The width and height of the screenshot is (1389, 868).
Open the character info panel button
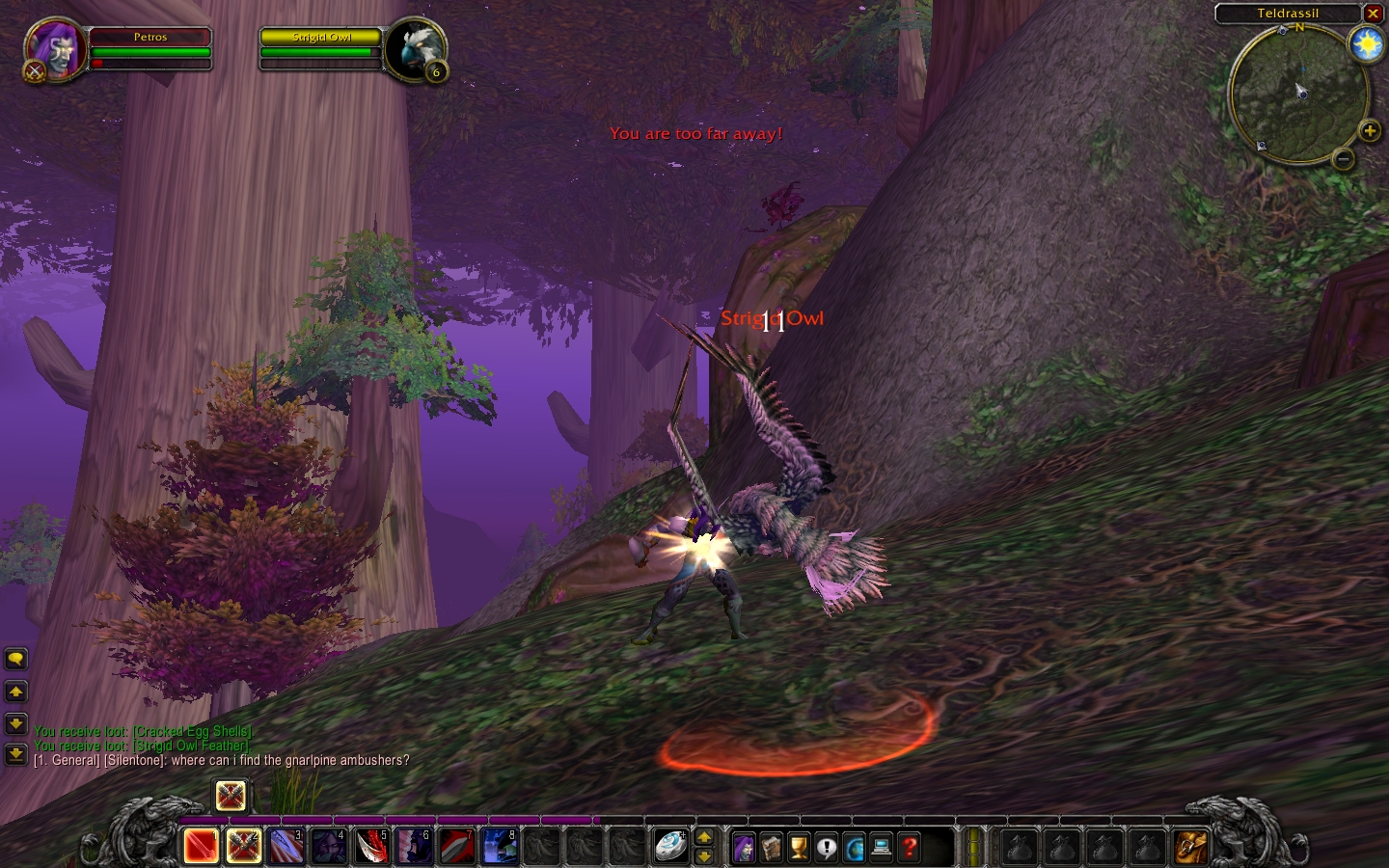click(x=744, y=848)
